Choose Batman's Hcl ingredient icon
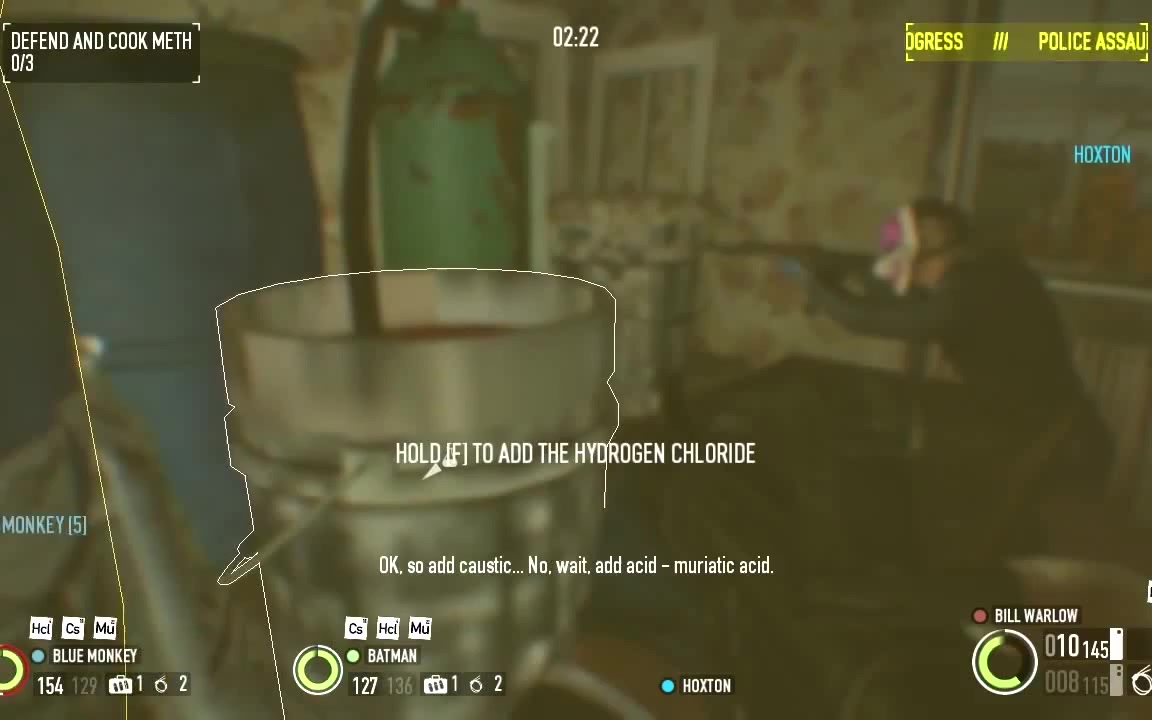 point(388,628)
